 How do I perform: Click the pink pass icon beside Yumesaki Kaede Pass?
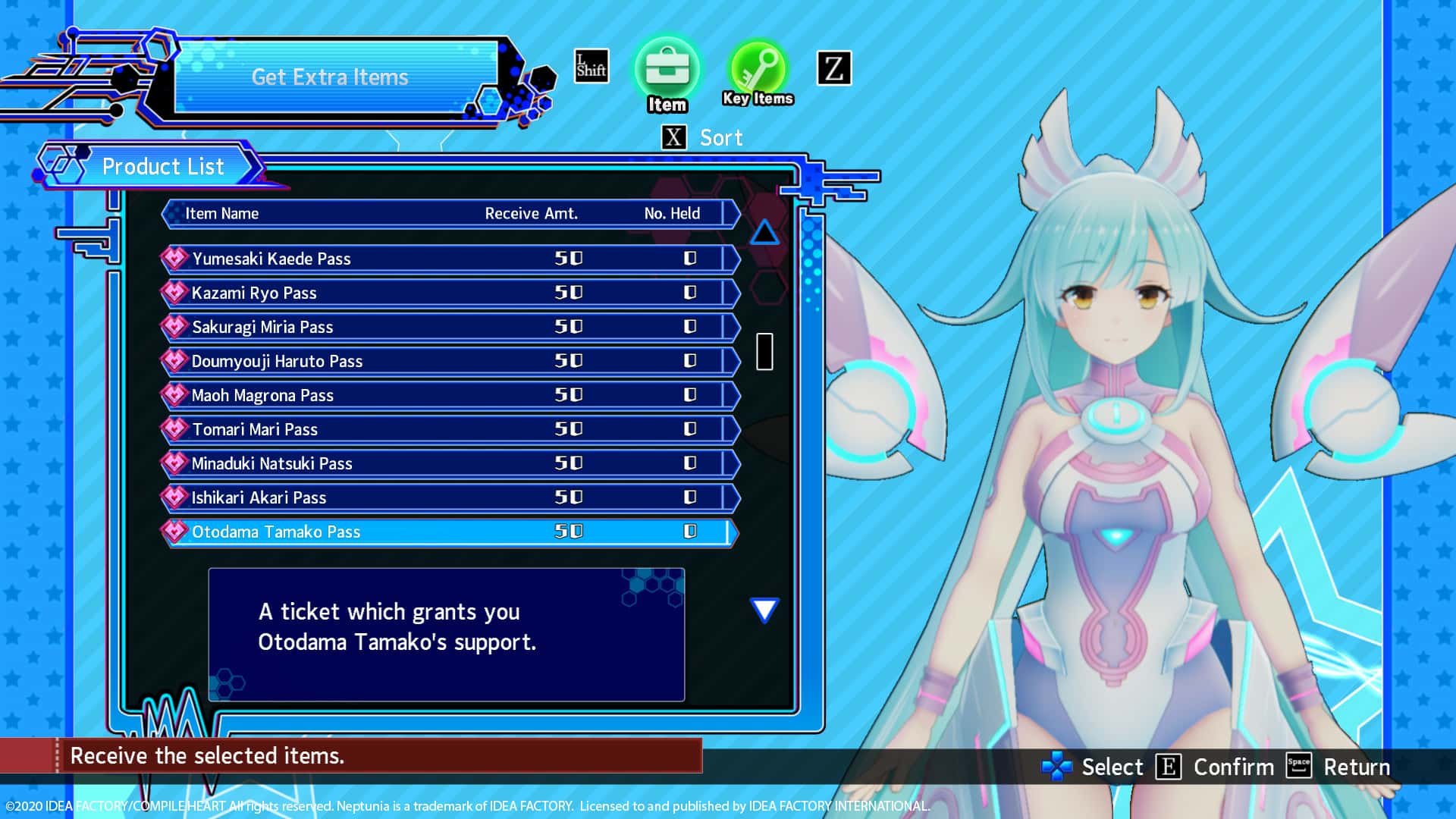(173, 258)
